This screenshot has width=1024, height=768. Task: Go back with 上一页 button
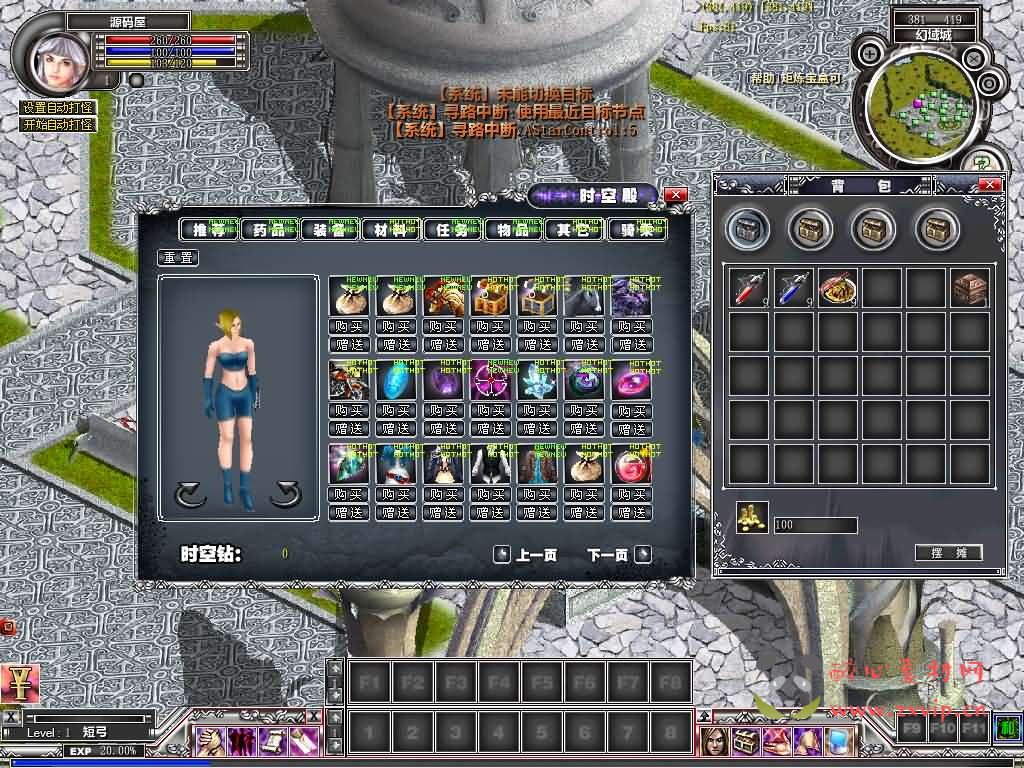point(526,555)
